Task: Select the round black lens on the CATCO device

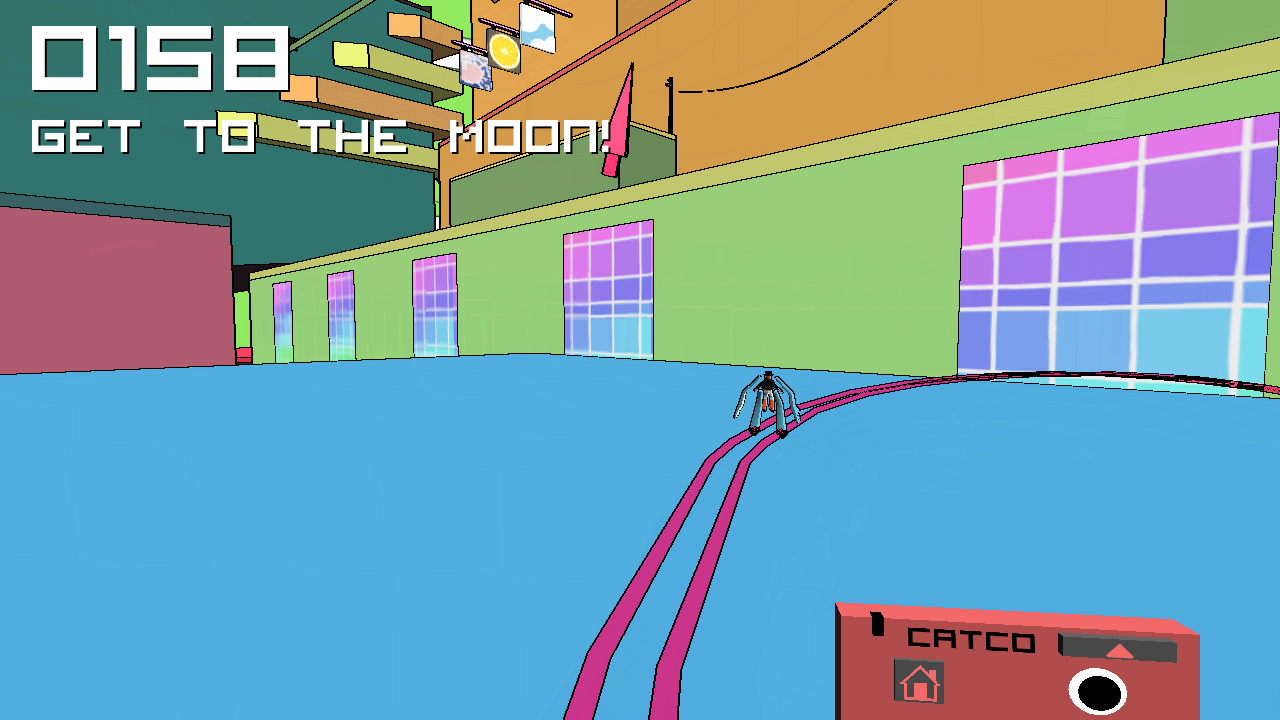Action: (x=1097, y=692)
